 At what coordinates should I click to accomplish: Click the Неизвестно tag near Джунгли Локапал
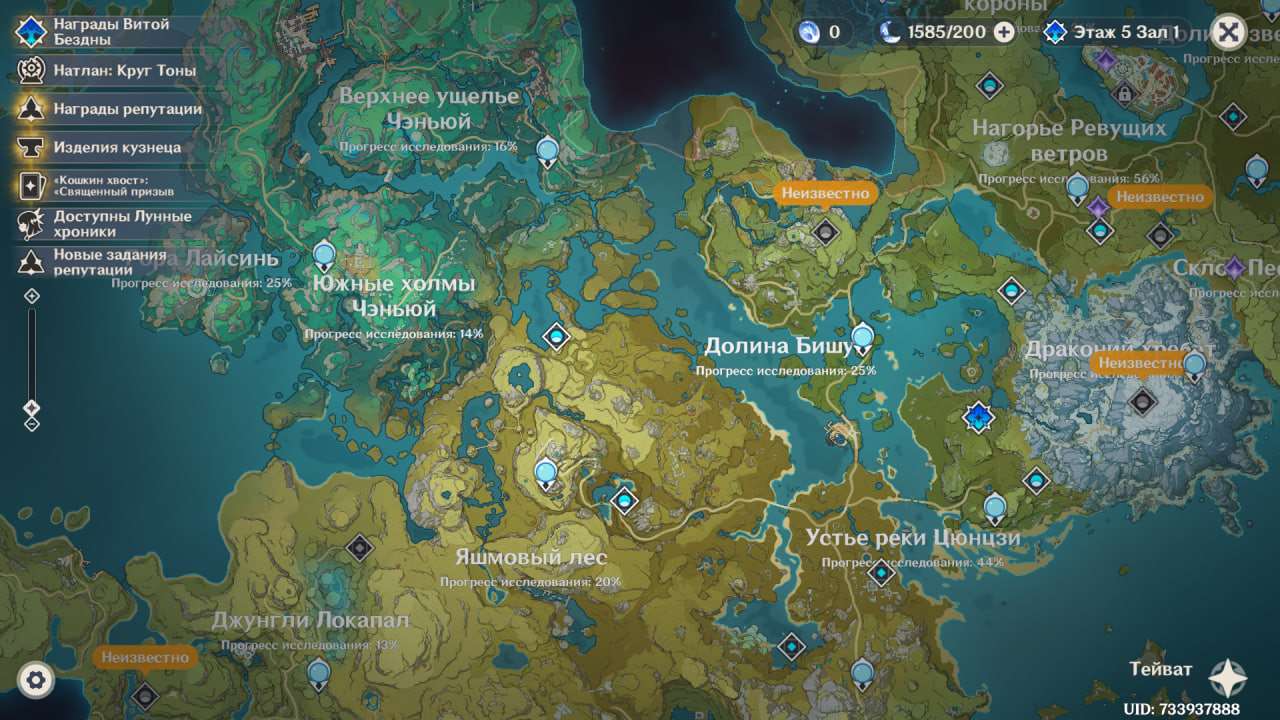(x=145, y=657)
